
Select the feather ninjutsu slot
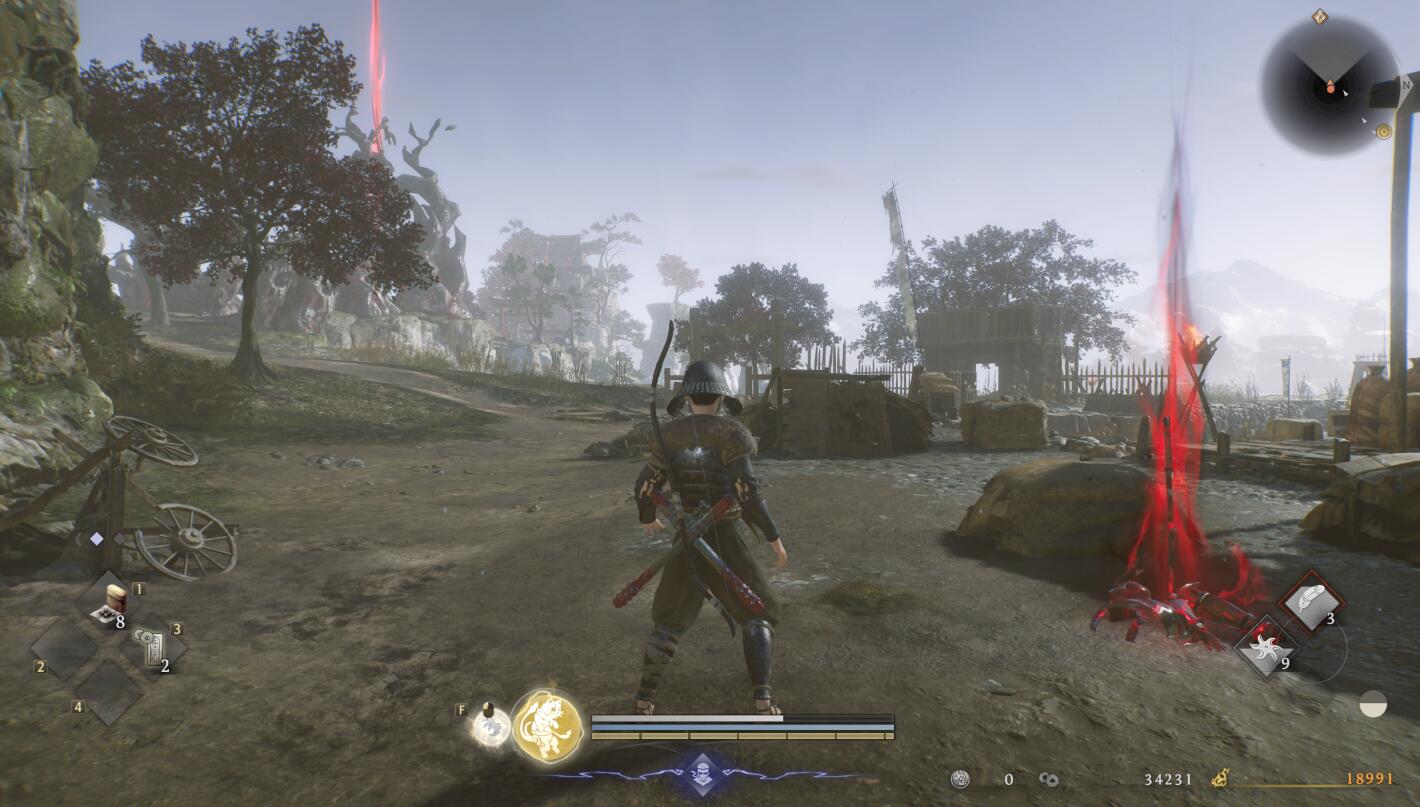(1310, 603)
